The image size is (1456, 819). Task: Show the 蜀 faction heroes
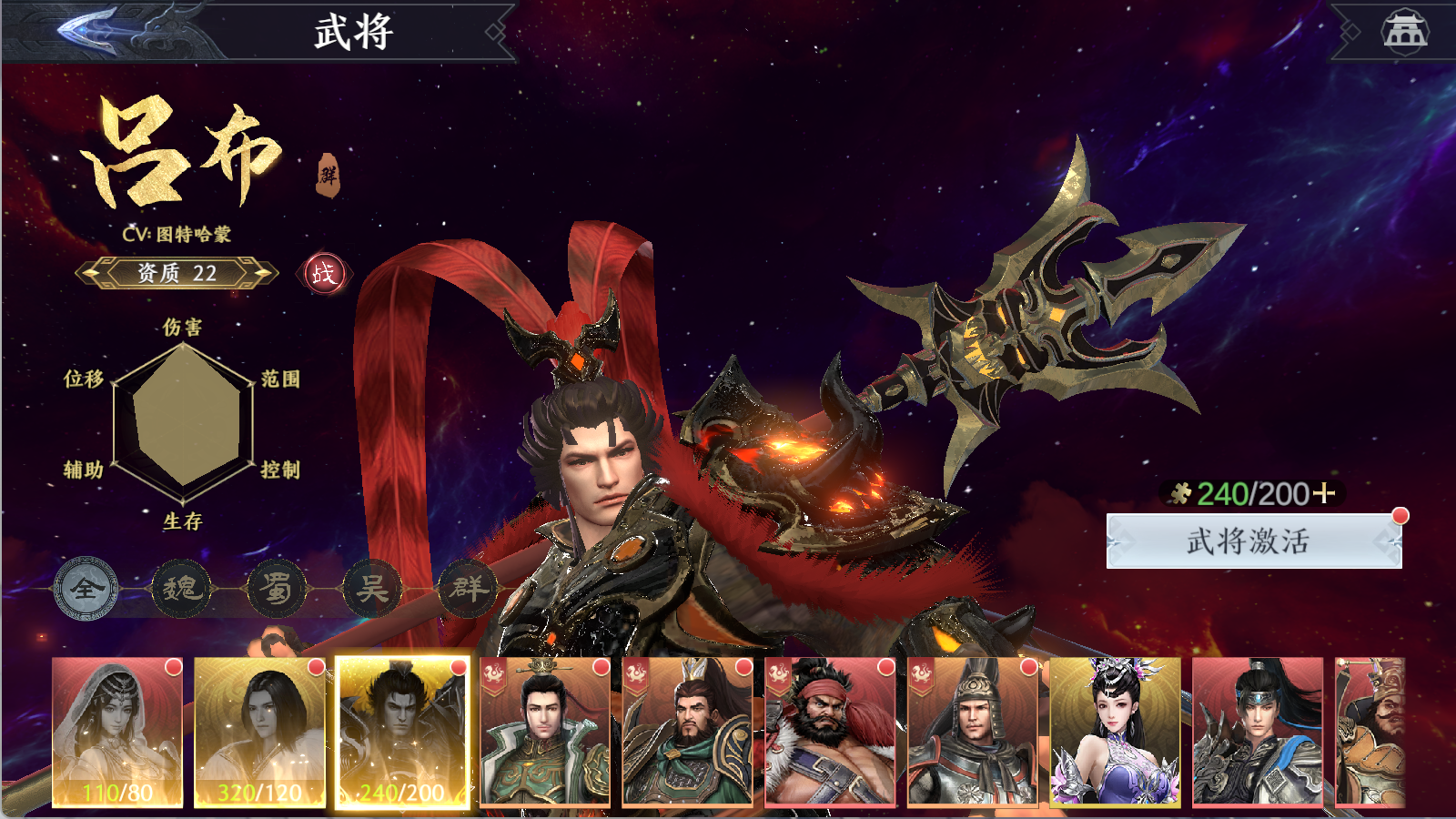(277, 589)
